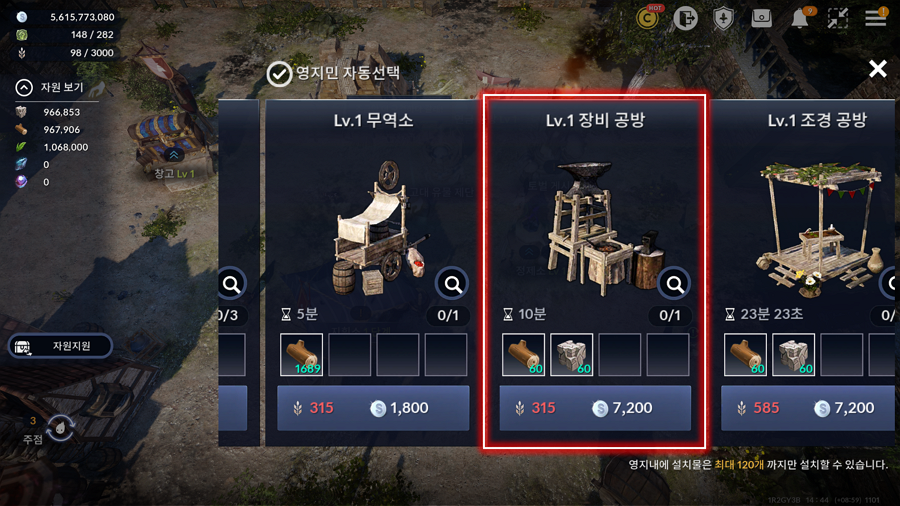Click the shrink-screen arrows icon
This screenshot has height=506, width=900.
(838, 18)
